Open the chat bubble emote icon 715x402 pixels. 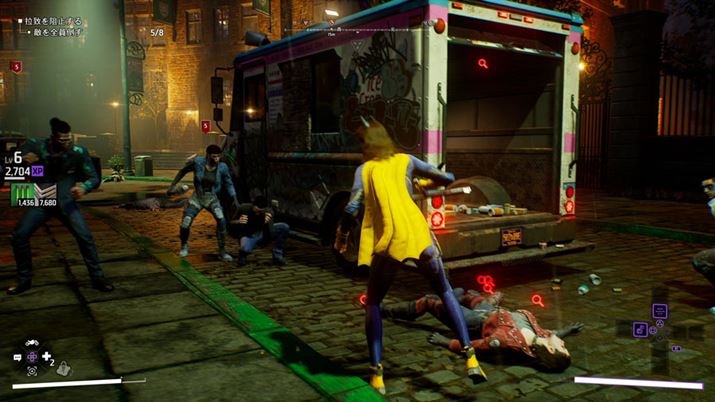click(18, 357)
